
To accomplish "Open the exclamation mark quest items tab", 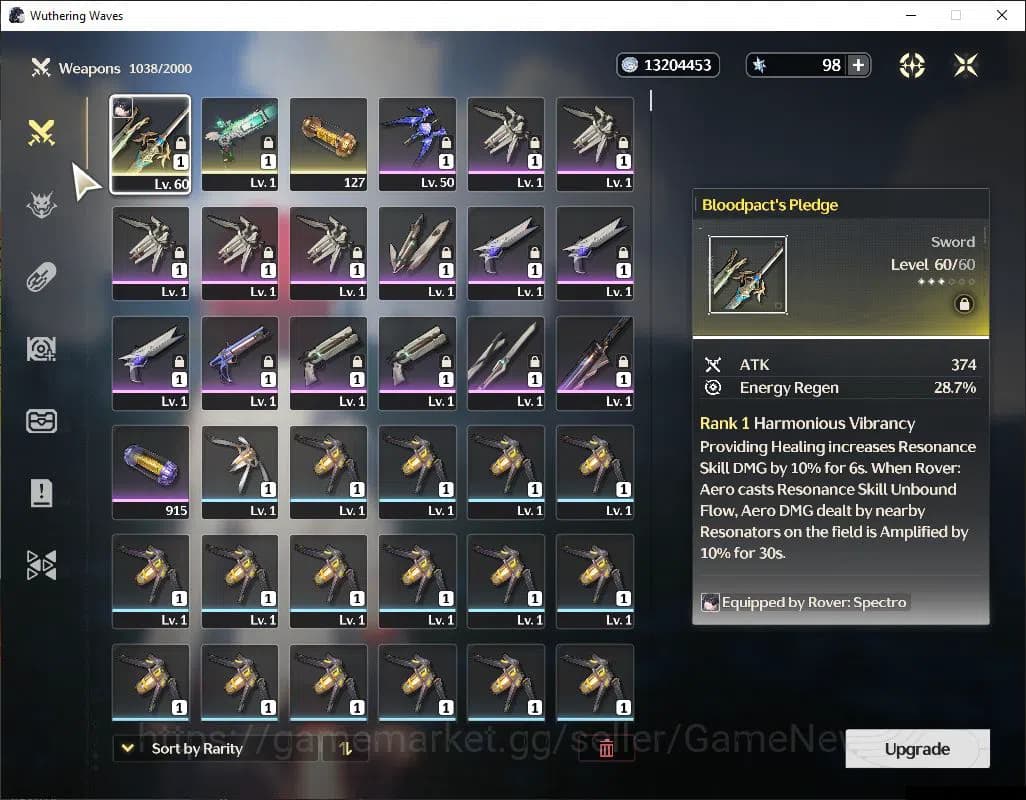I will tap(41, 493).
